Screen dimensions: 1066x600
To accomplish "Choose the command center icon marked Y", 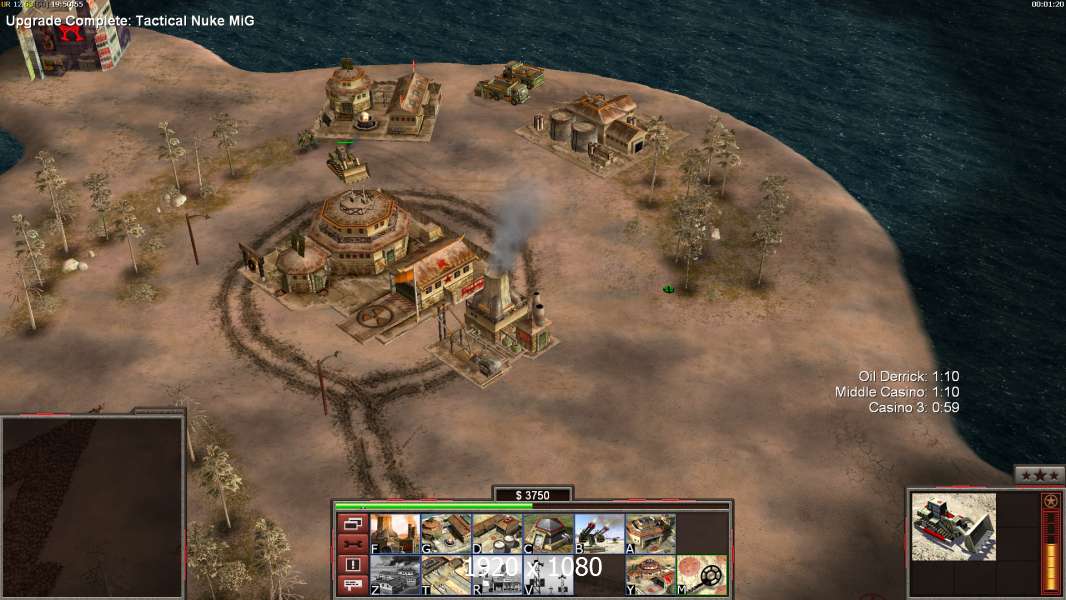I will [x=650, y=575].
